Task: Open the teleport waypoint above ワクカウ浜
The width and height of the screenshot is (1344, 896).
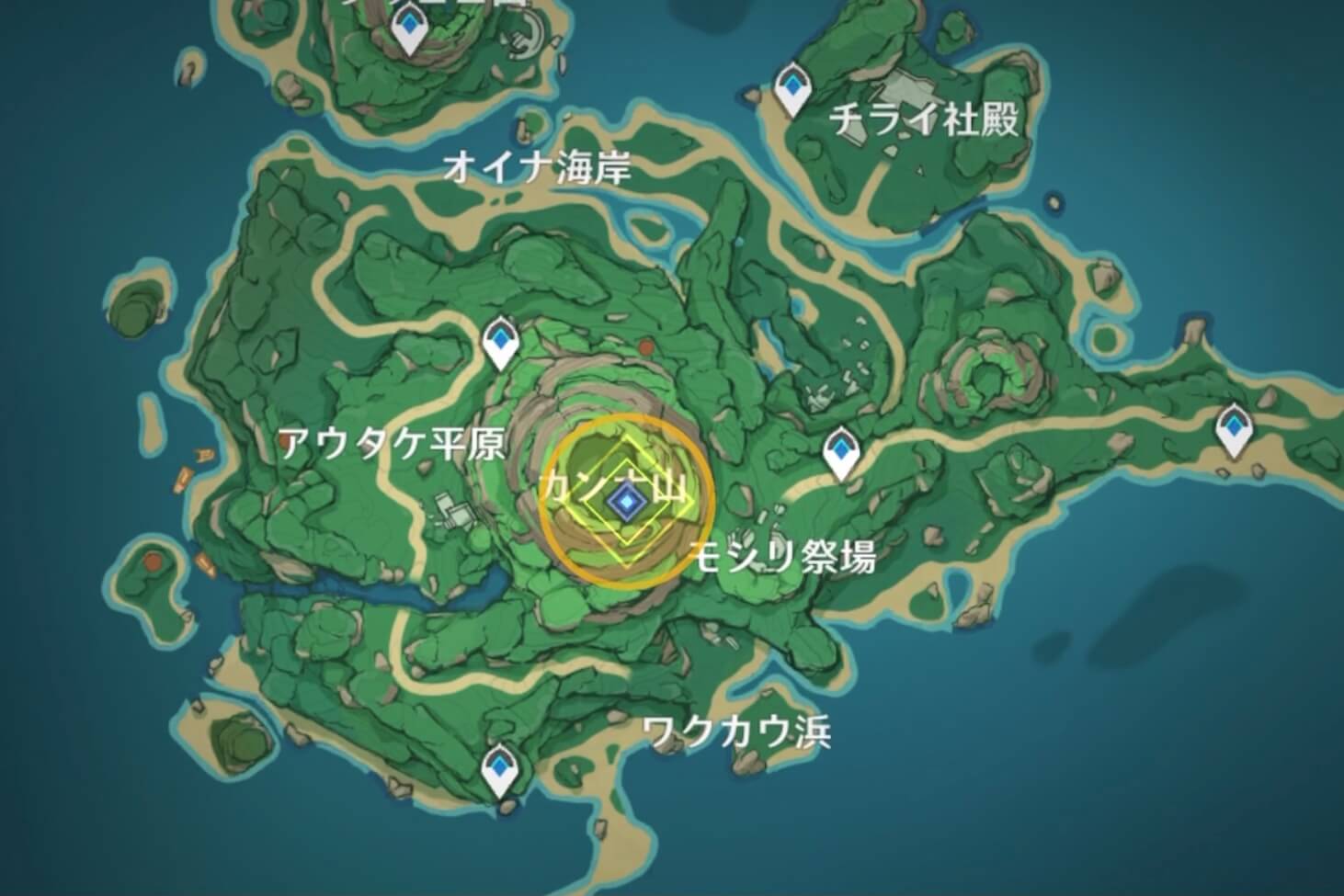Action: 501,770
